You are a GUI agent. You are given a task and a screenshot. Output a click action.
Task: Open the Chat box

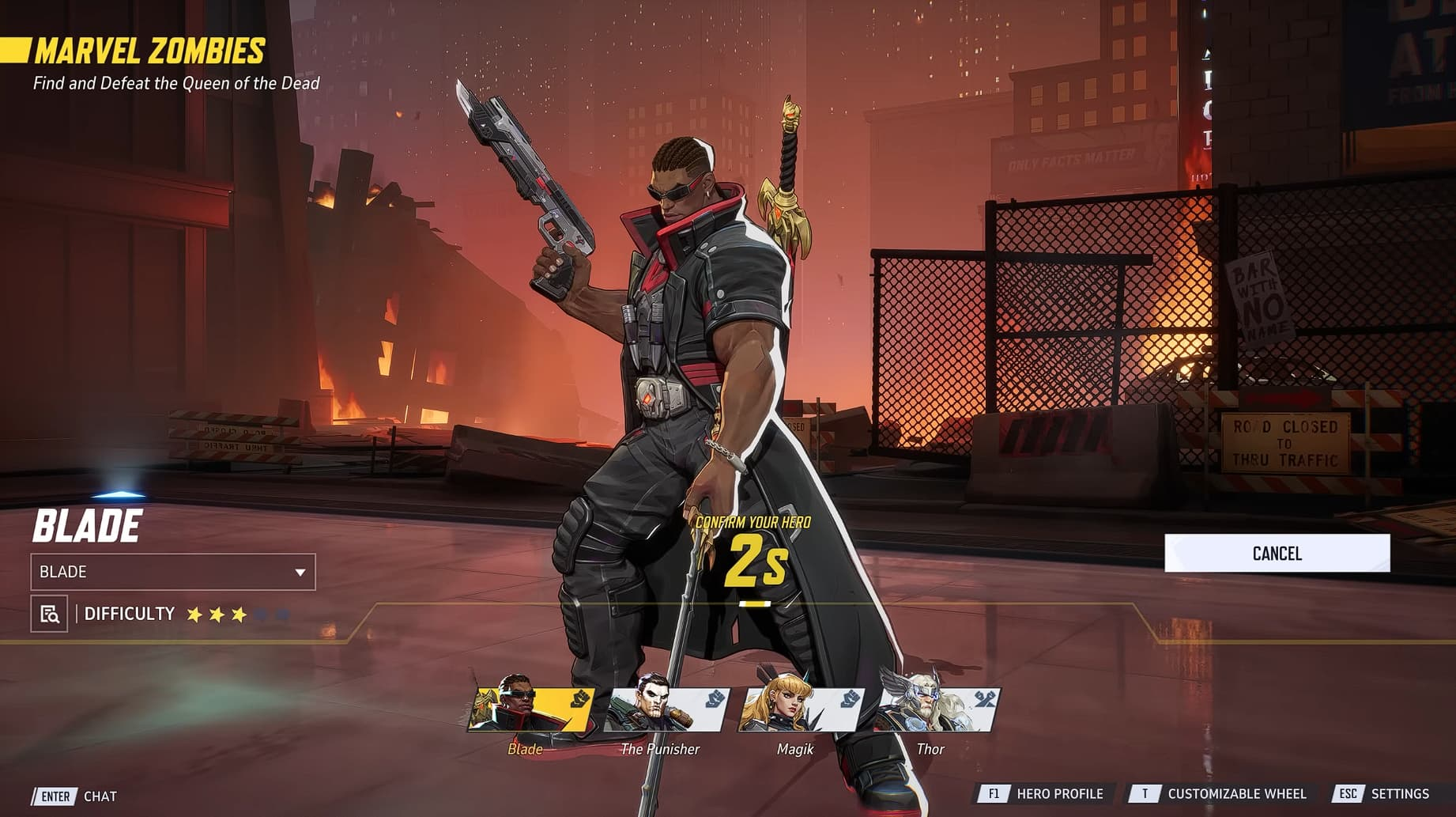76,796
